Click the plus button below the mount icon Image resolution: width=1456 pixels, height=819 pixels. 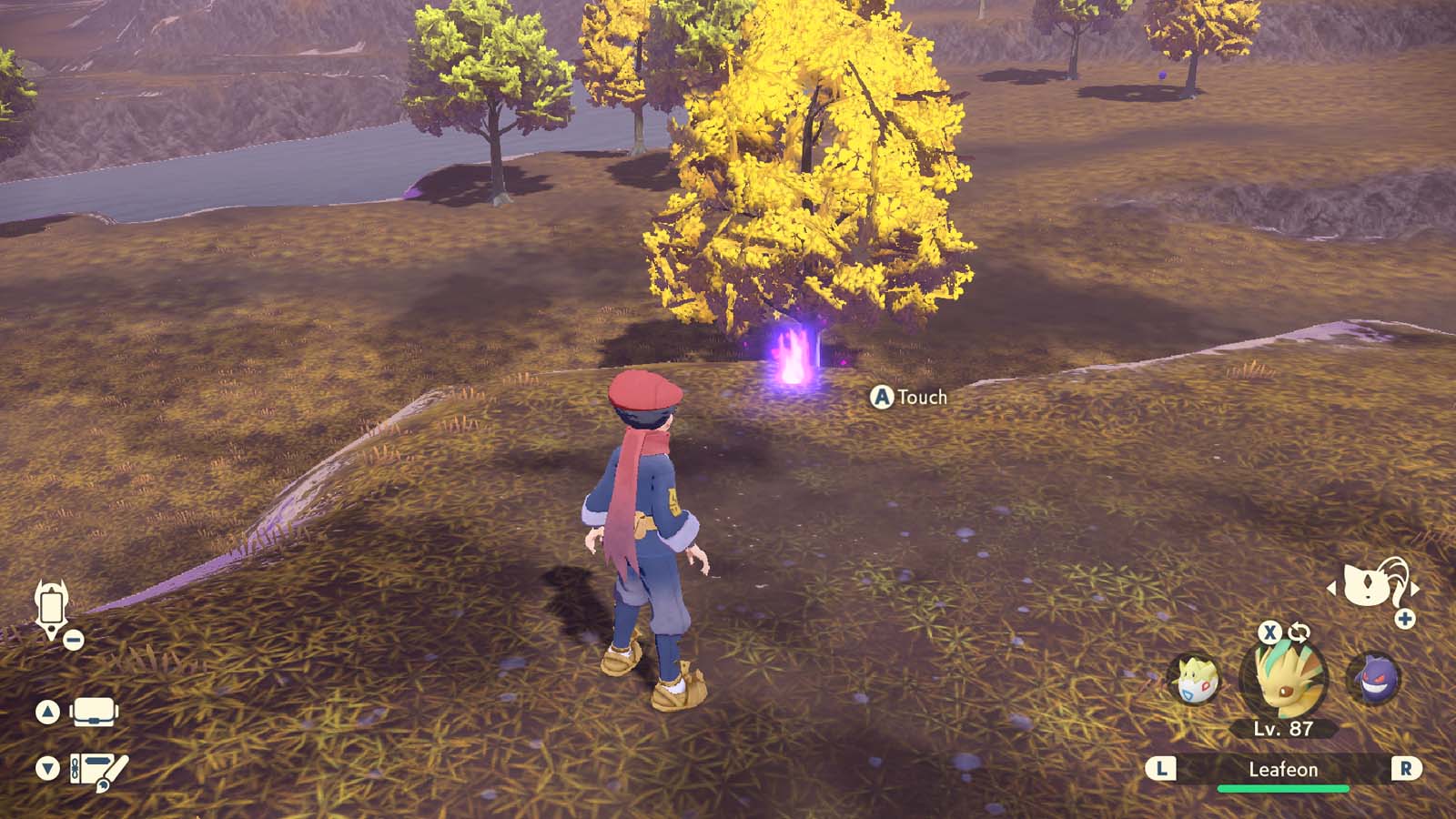[1403, 618]
